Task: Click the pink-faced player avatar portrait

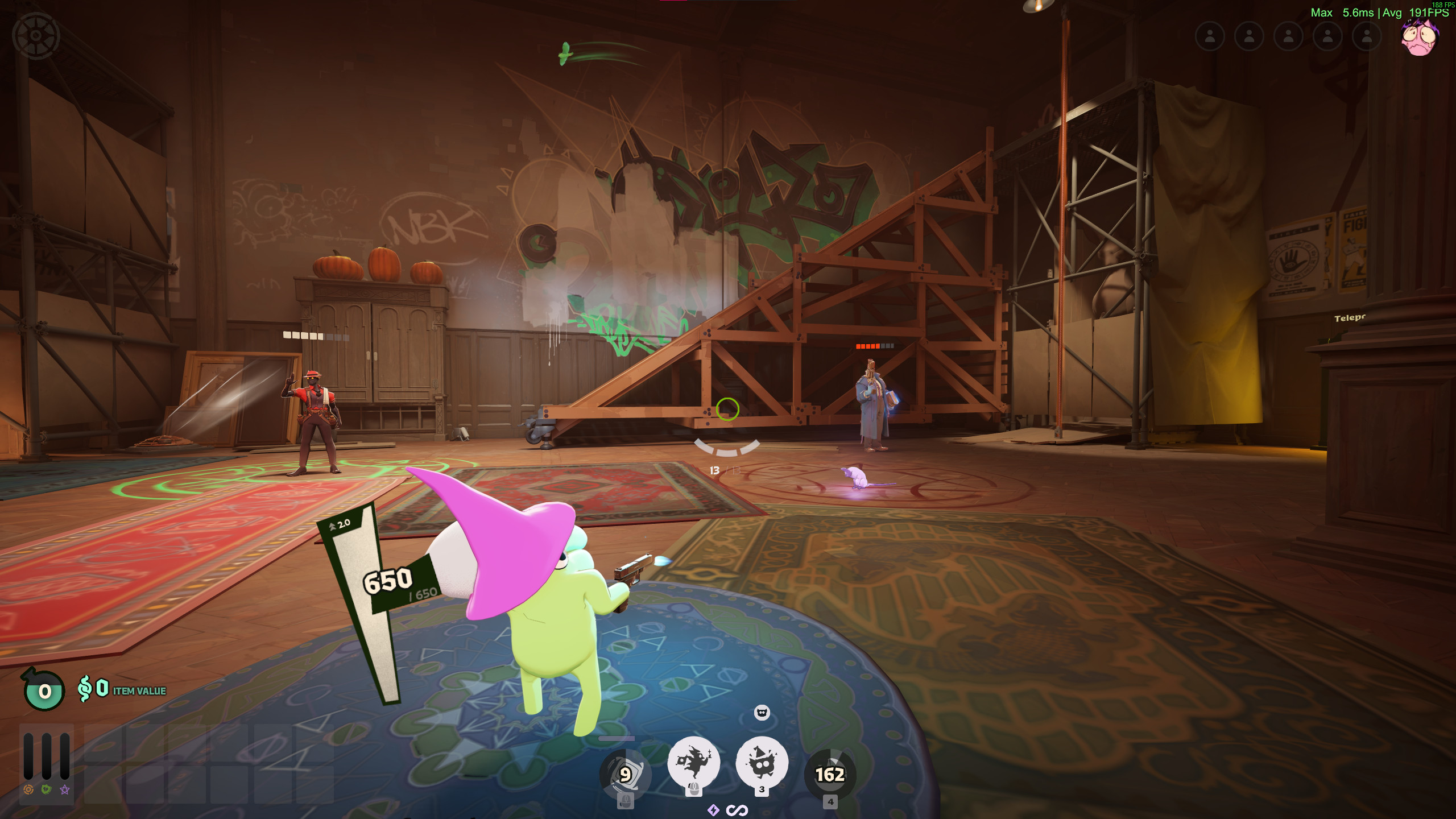Action: pos(1420,38)
